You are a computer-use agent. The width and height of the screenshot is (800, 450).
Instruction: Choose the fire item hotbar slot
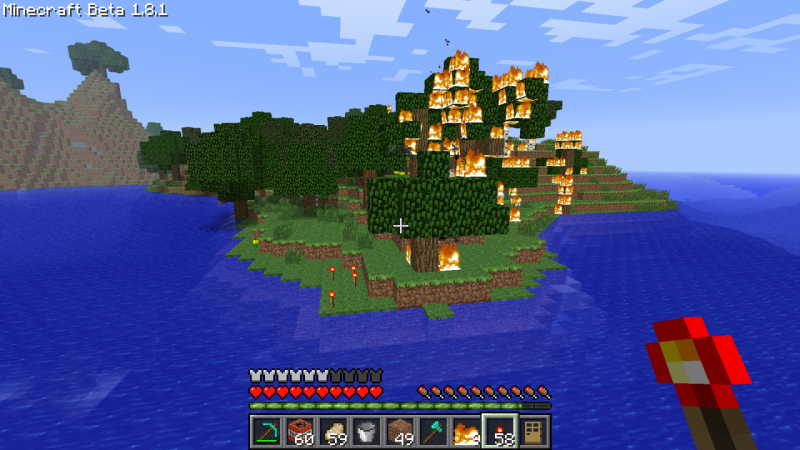(x=466, y=431)
